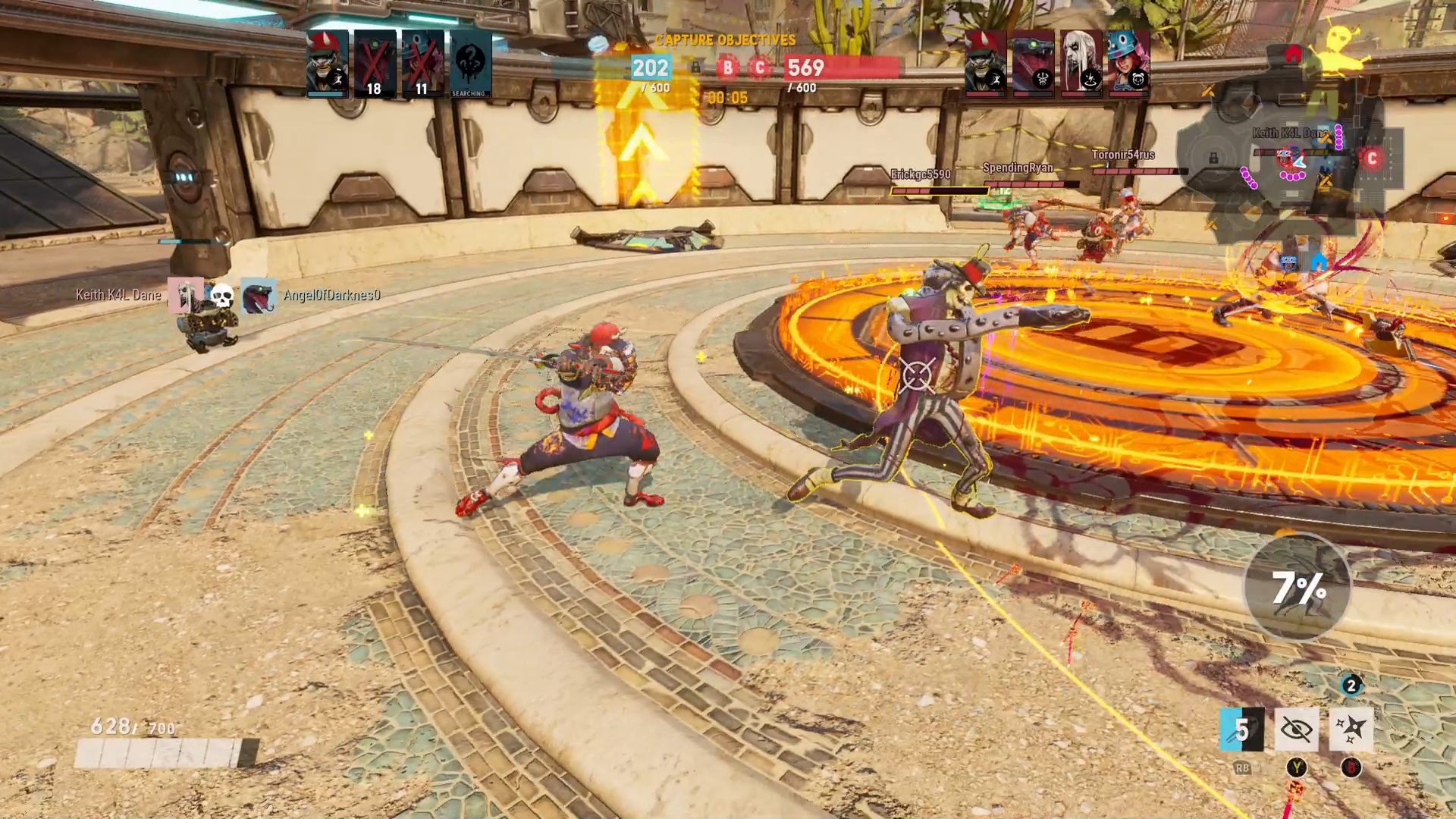Select objective B indicator in score bar
1456x819 pixels.
[727, 68]
